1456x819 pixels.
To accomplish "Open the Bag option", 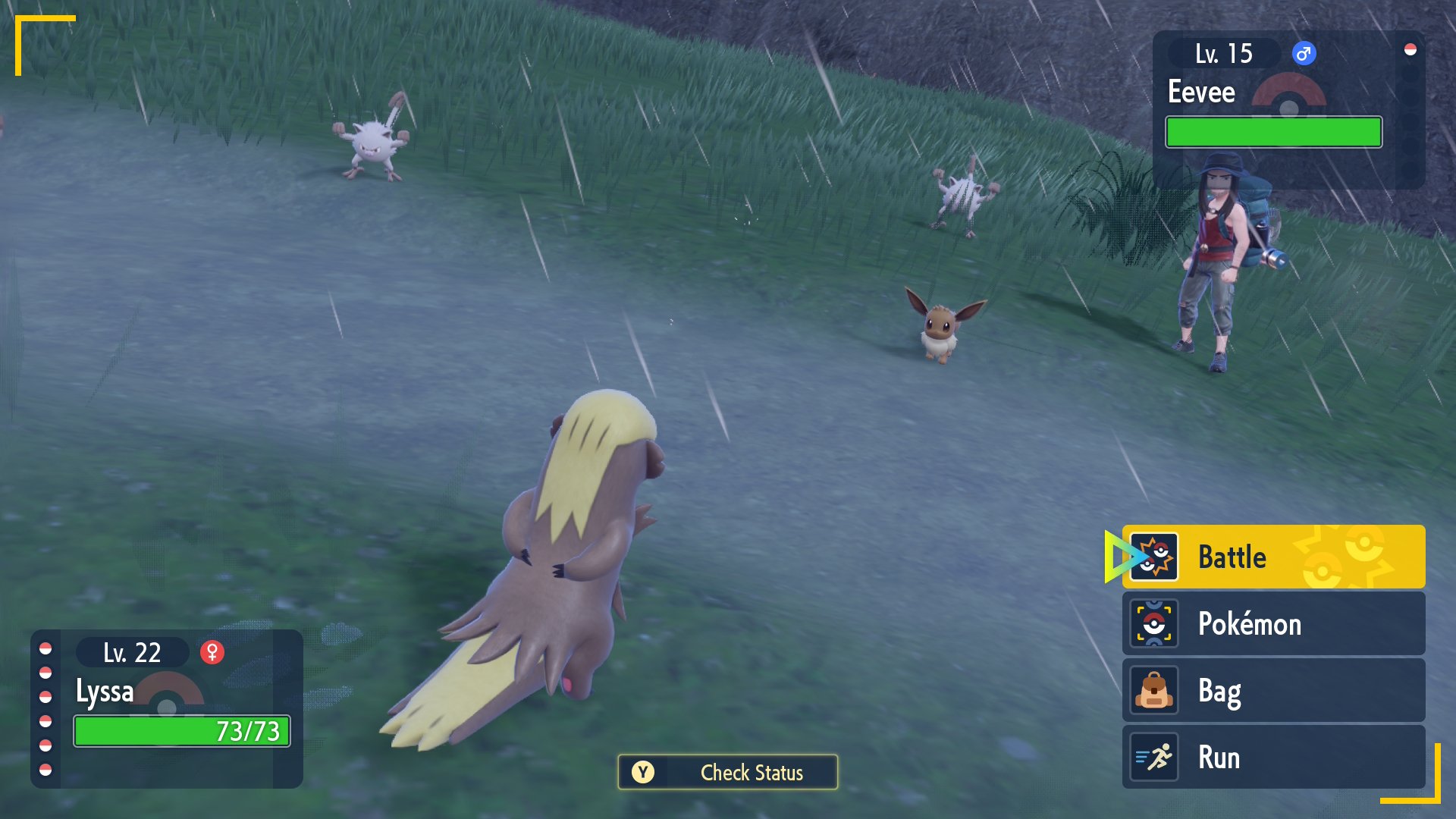I will [x=1272, y=690].
